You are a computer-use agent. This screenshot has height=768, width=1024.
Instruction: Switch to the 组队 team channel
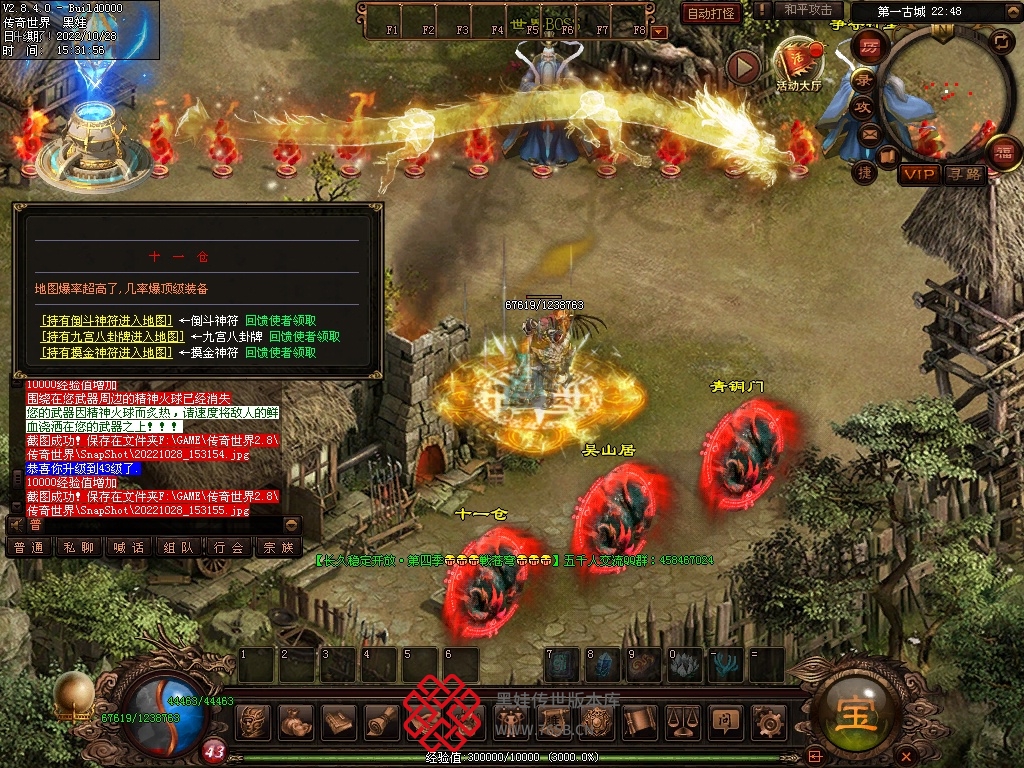tap(179, 548)
